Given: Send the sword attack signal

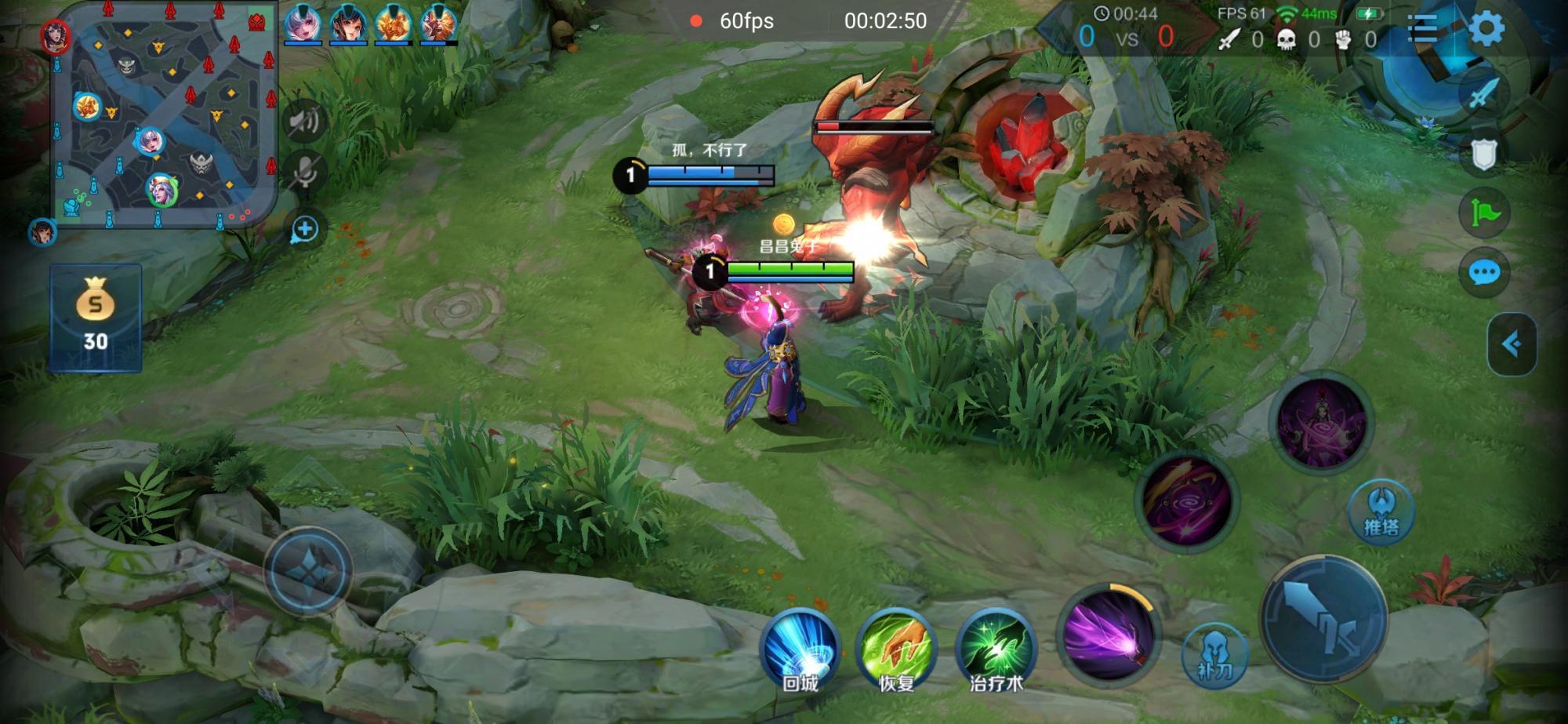Looking at the screenshot, I should coord(1483,94).
